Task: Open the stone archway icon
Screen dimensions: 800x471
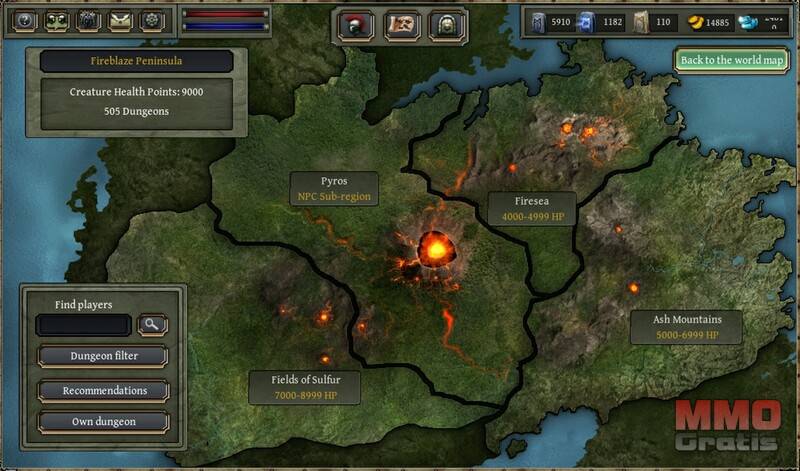Action: (449, 25)
